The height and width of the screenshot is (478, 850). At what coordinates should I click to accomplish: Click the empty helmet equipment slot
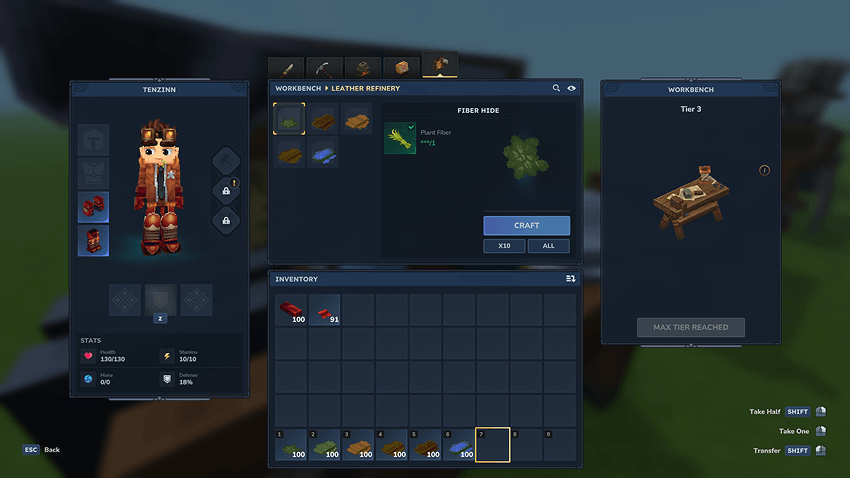pyautogui.click(x=94, y=140)
